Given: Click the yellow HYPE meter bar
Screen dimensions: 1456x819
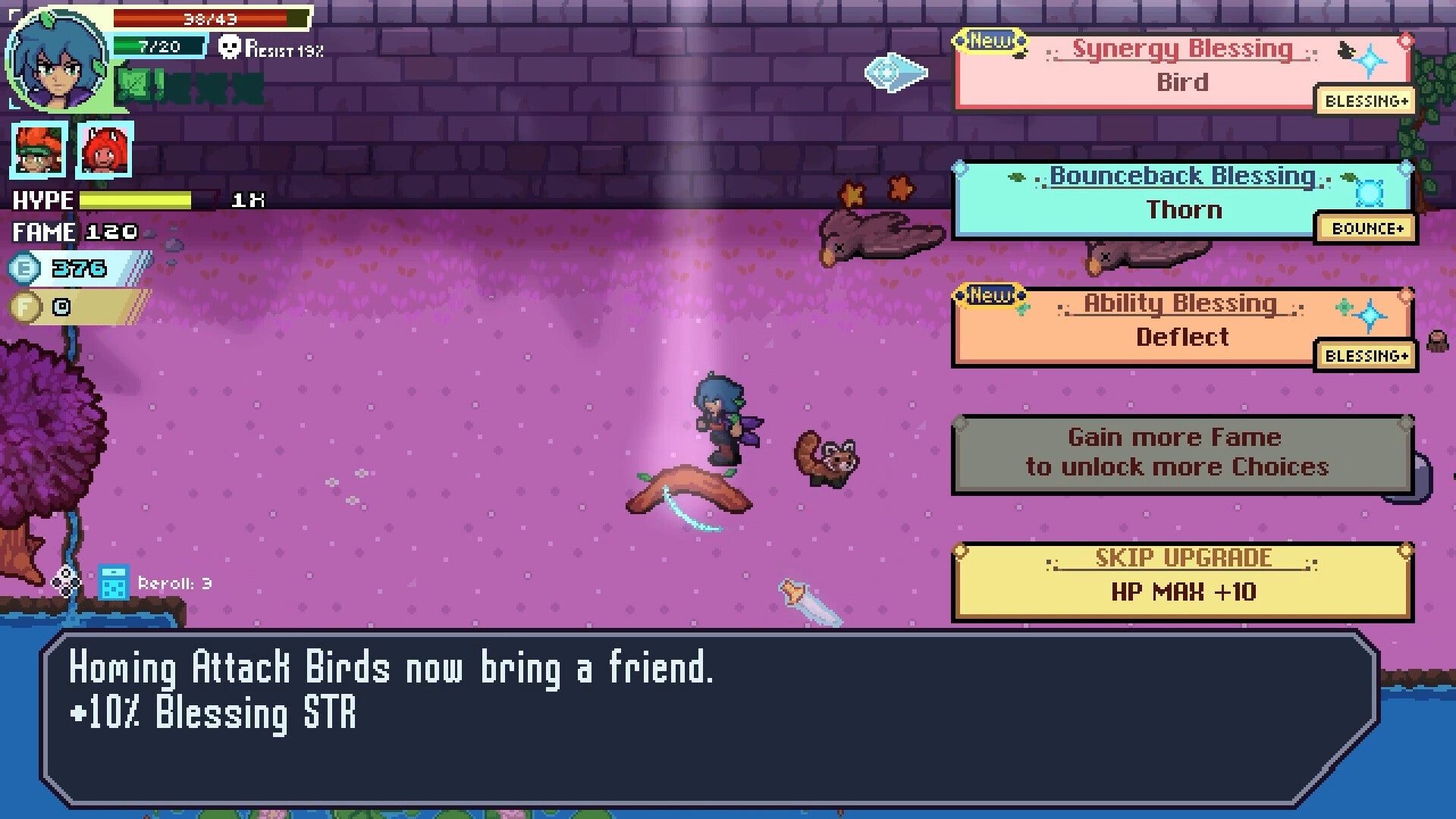Looking at the screenshot, I should pyautogui.click(x=136, y=199).
